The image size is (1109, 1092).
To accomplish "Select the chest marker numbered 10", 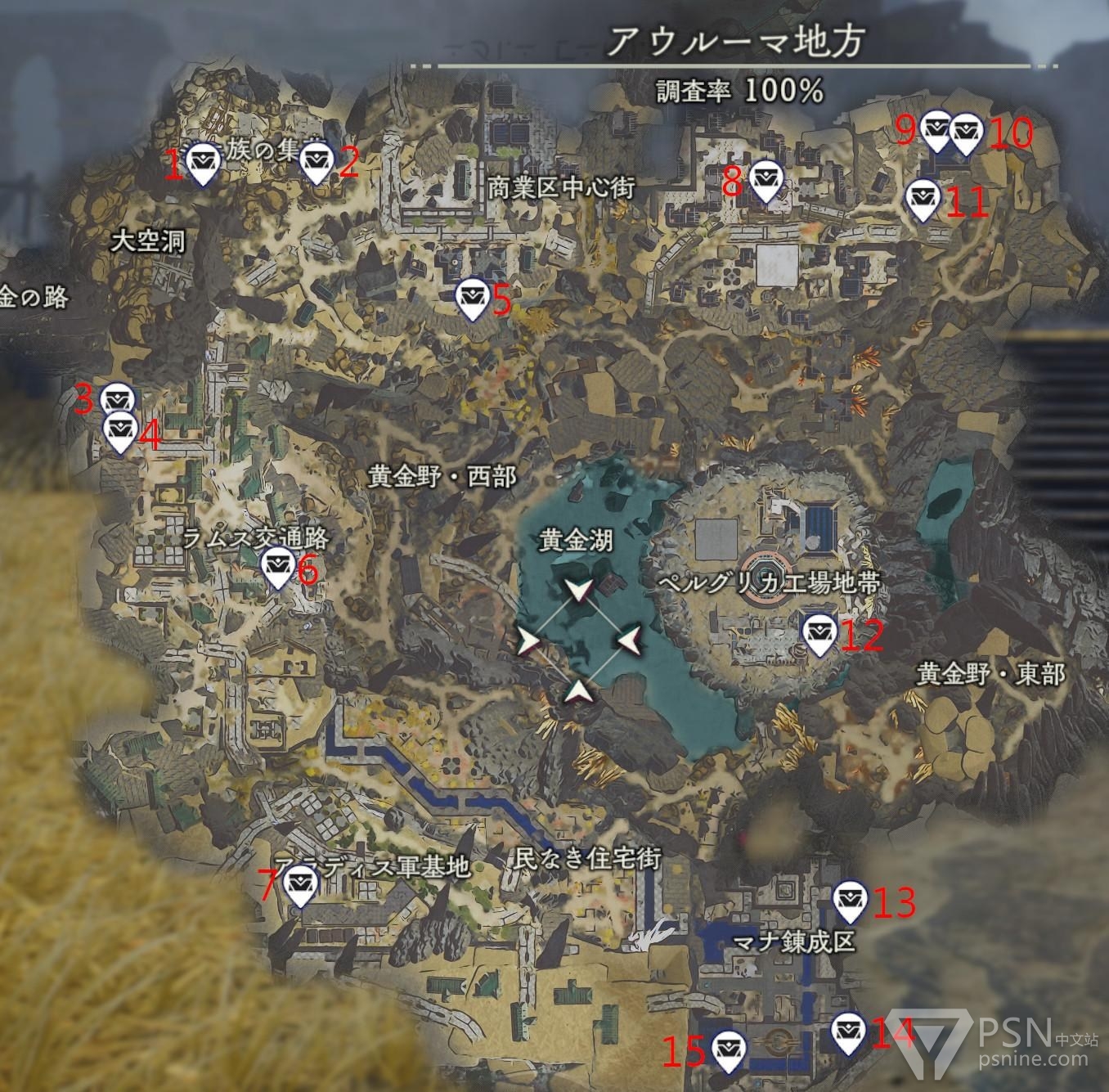I will (x=966, y=132).
